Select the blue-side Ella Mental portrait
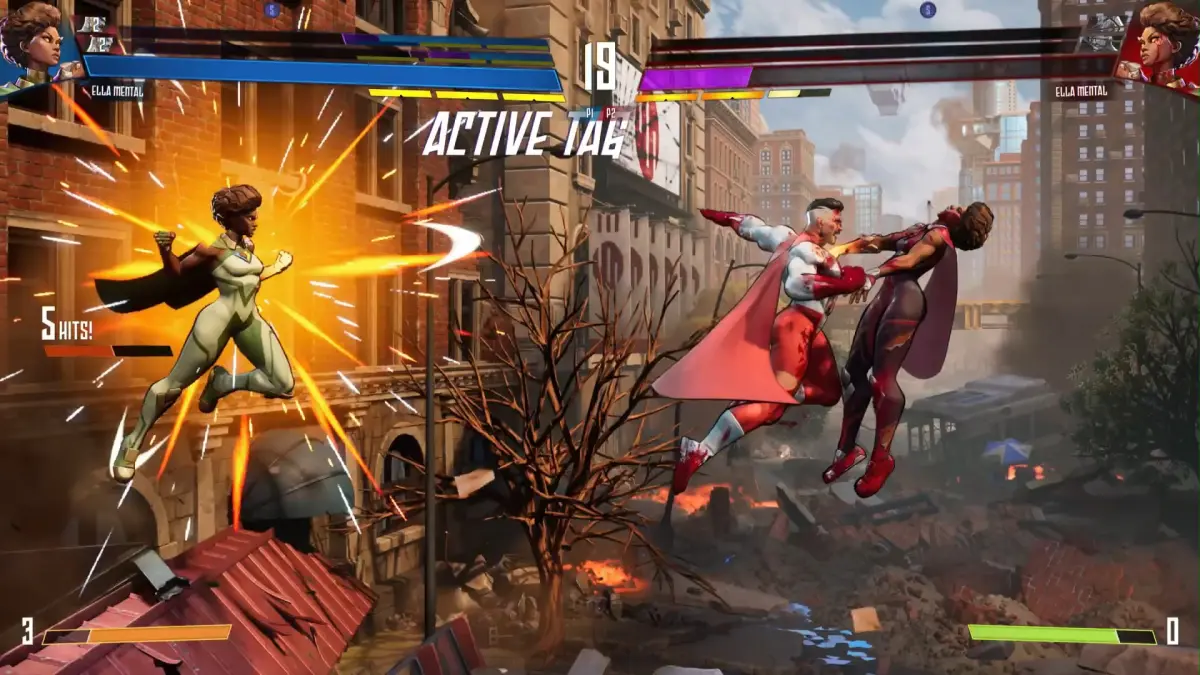 coord(32,42)
